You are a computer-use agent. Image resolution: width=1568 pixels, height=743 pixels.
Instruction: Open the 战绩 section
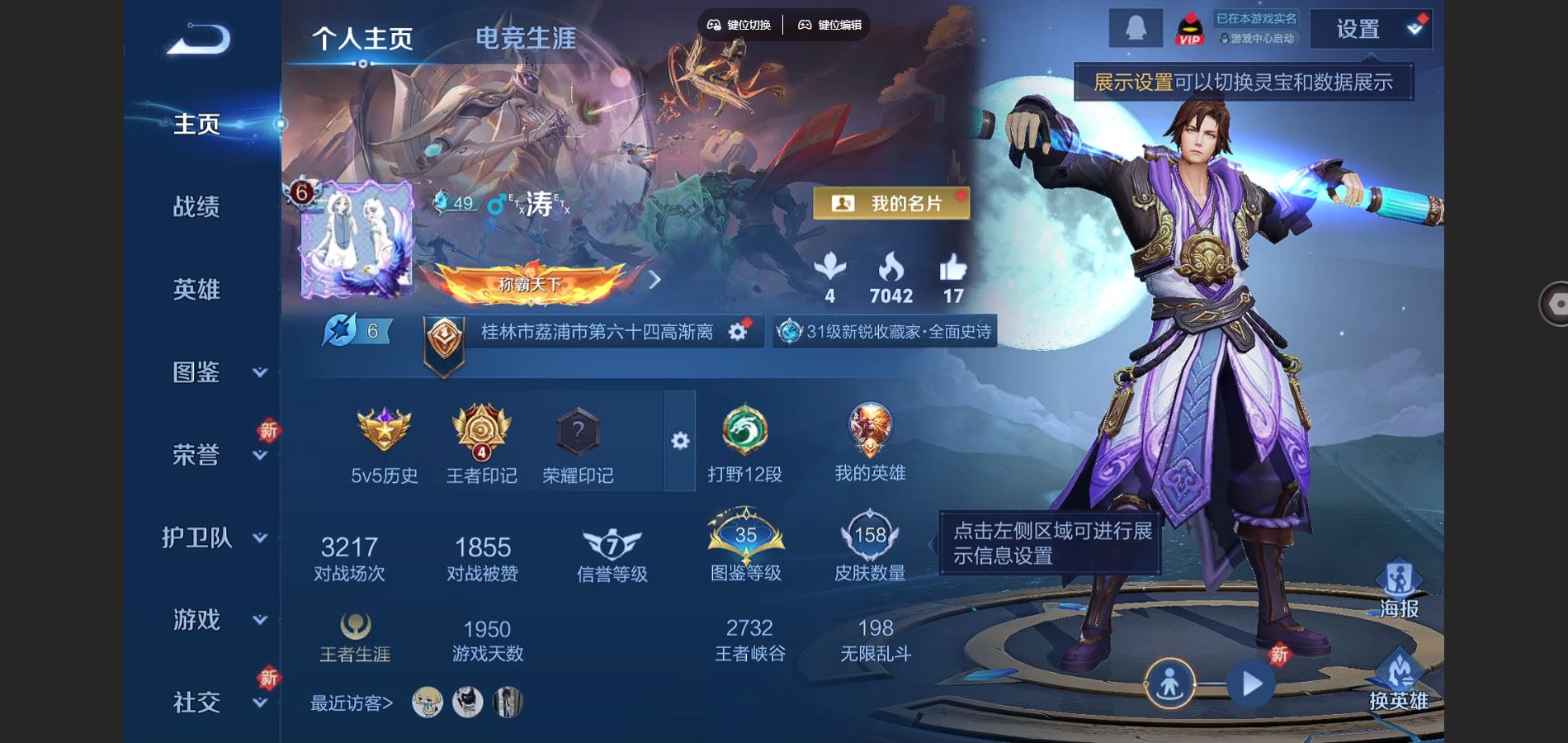coord(196,206)
